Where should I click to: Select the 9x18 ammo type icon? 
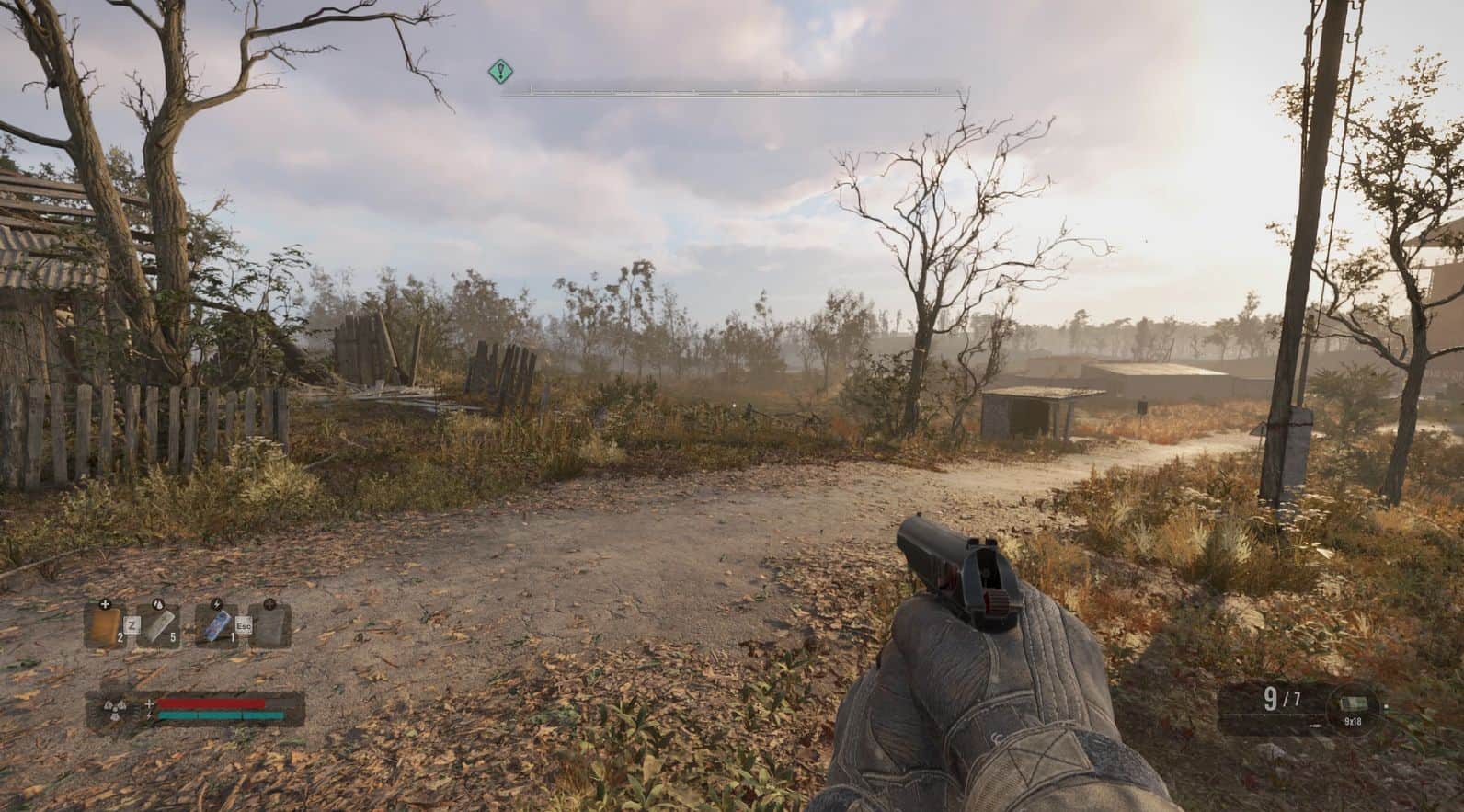click(x=1353, y=703)
